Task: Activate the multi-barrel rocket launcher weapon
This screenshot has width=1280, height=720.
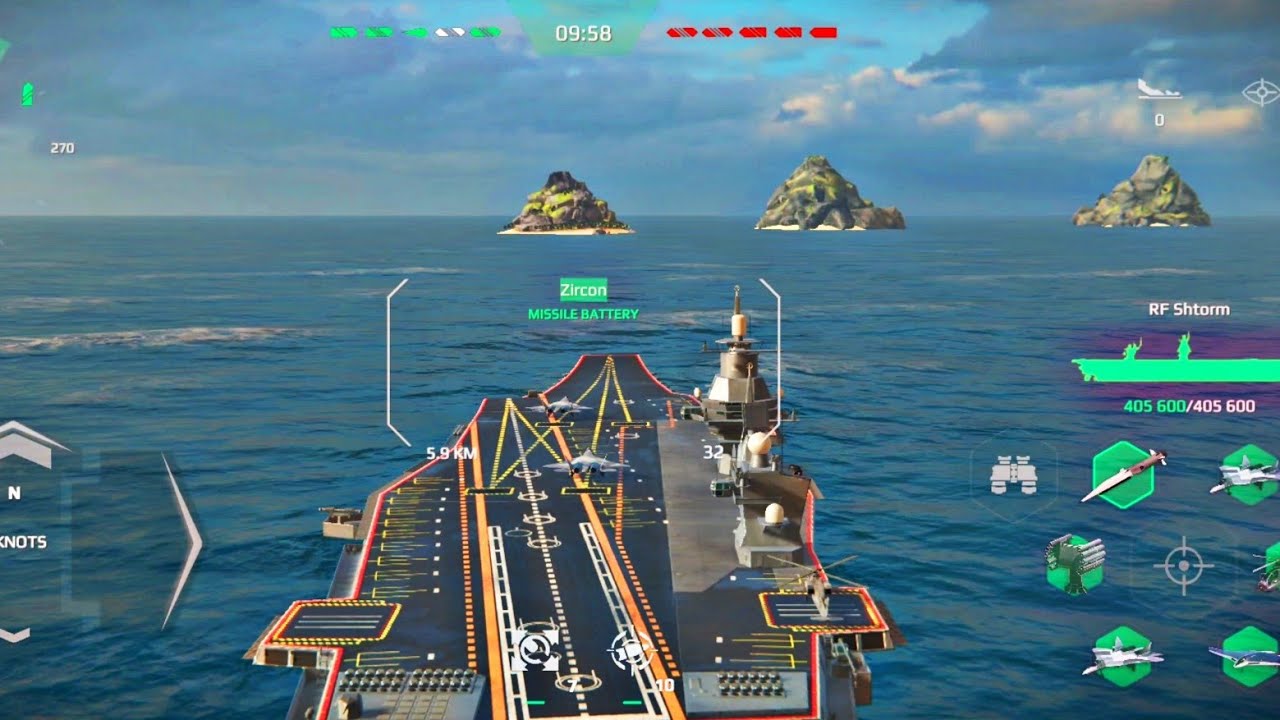Action: click(x=1075, y=563)
